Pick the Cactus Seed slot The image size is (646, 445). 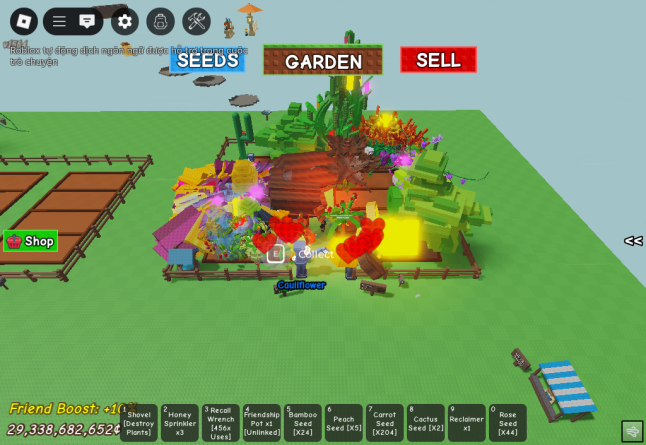[426, 423]
